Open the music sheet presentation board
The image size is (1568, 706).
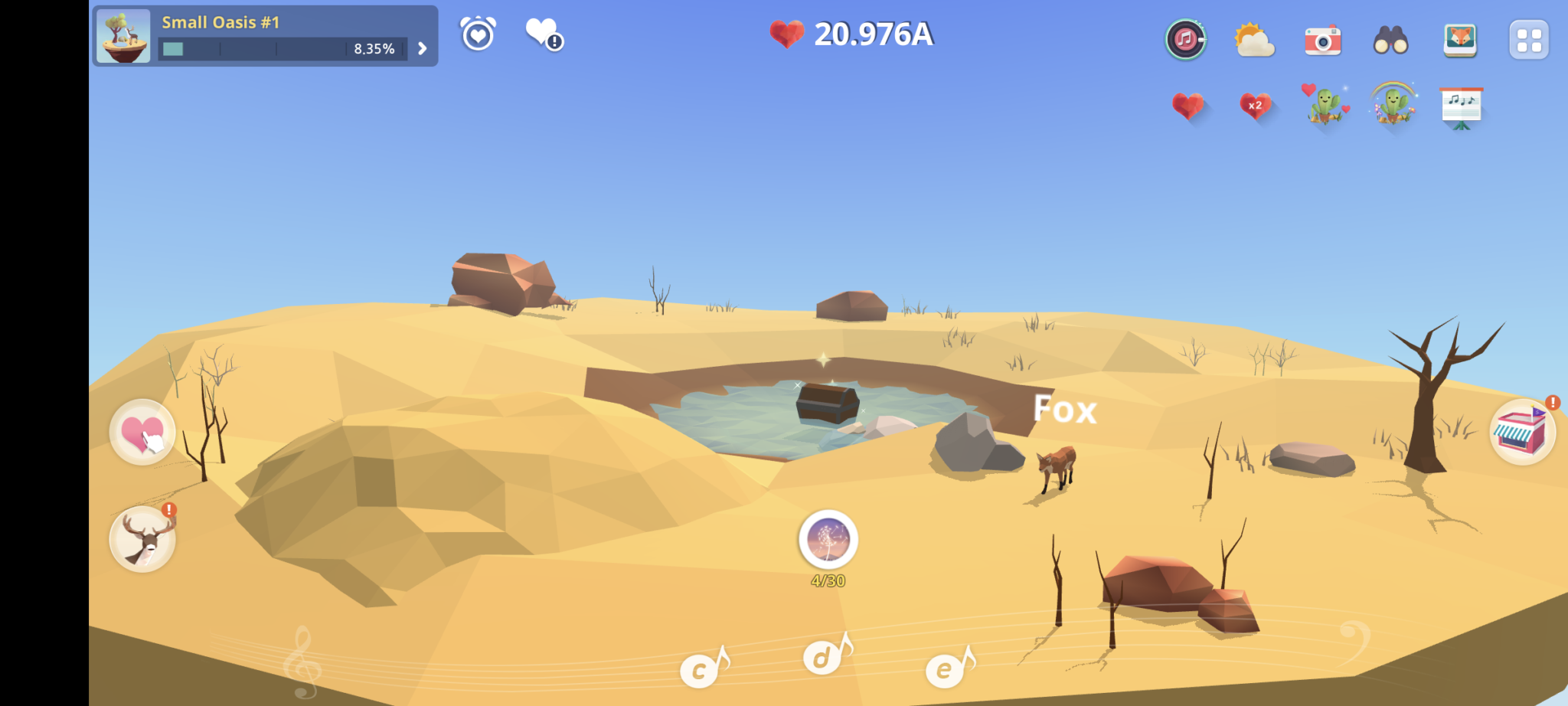pos(1461,106)
